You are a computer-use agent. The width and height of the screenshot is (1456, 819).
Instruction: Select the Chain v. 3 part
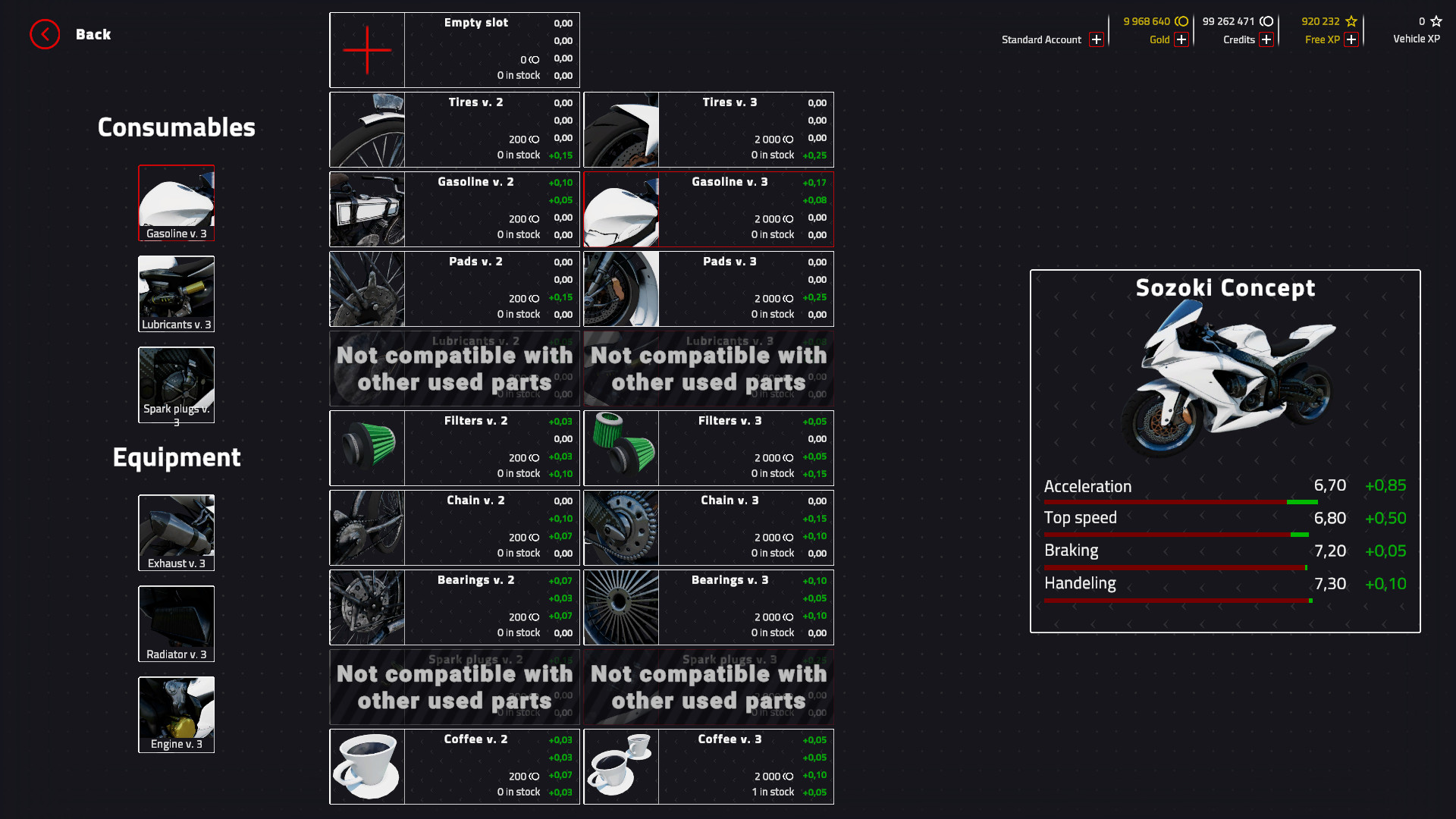click(x=708, y=527)
